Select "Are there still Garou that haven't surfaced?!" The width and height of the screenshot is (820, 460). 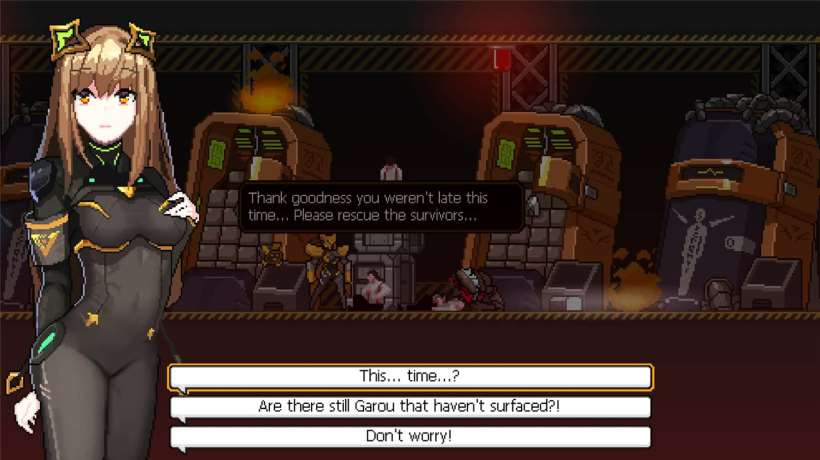411,407
